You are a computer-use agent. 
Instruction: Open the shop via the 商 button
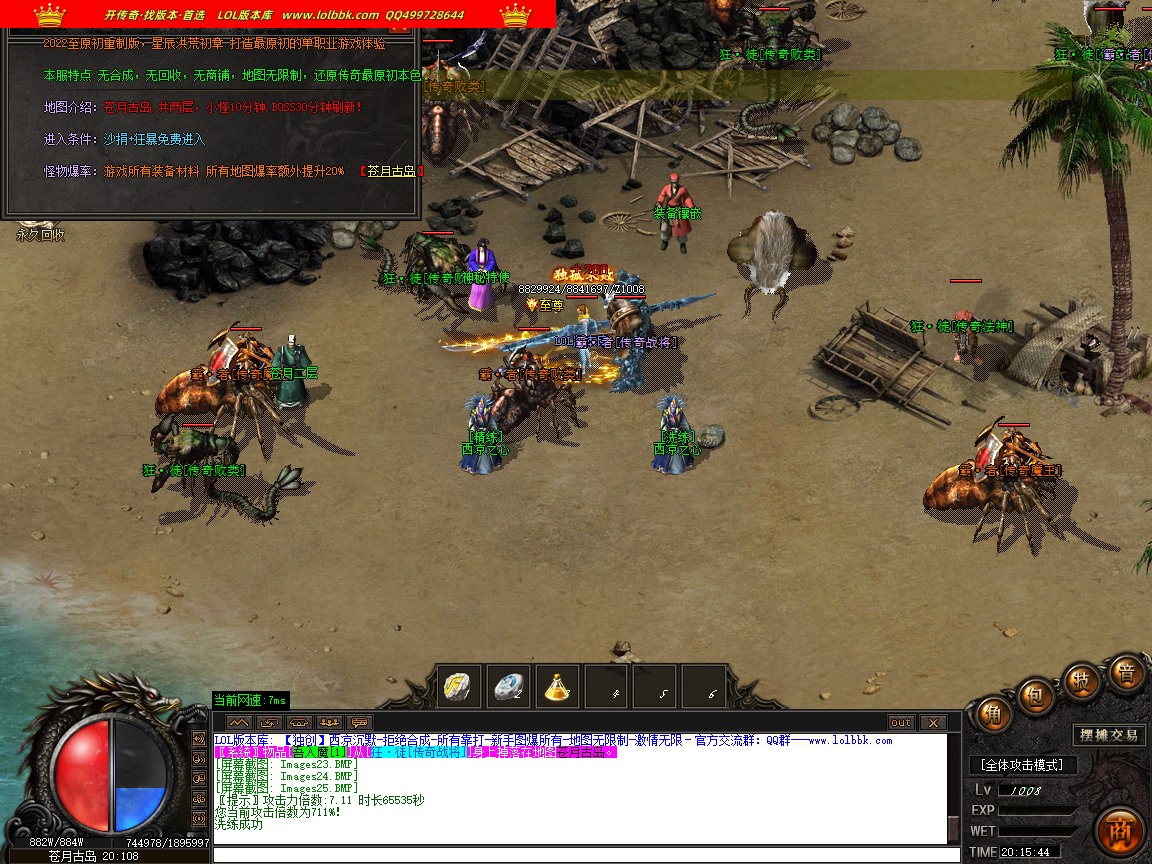1119,831
